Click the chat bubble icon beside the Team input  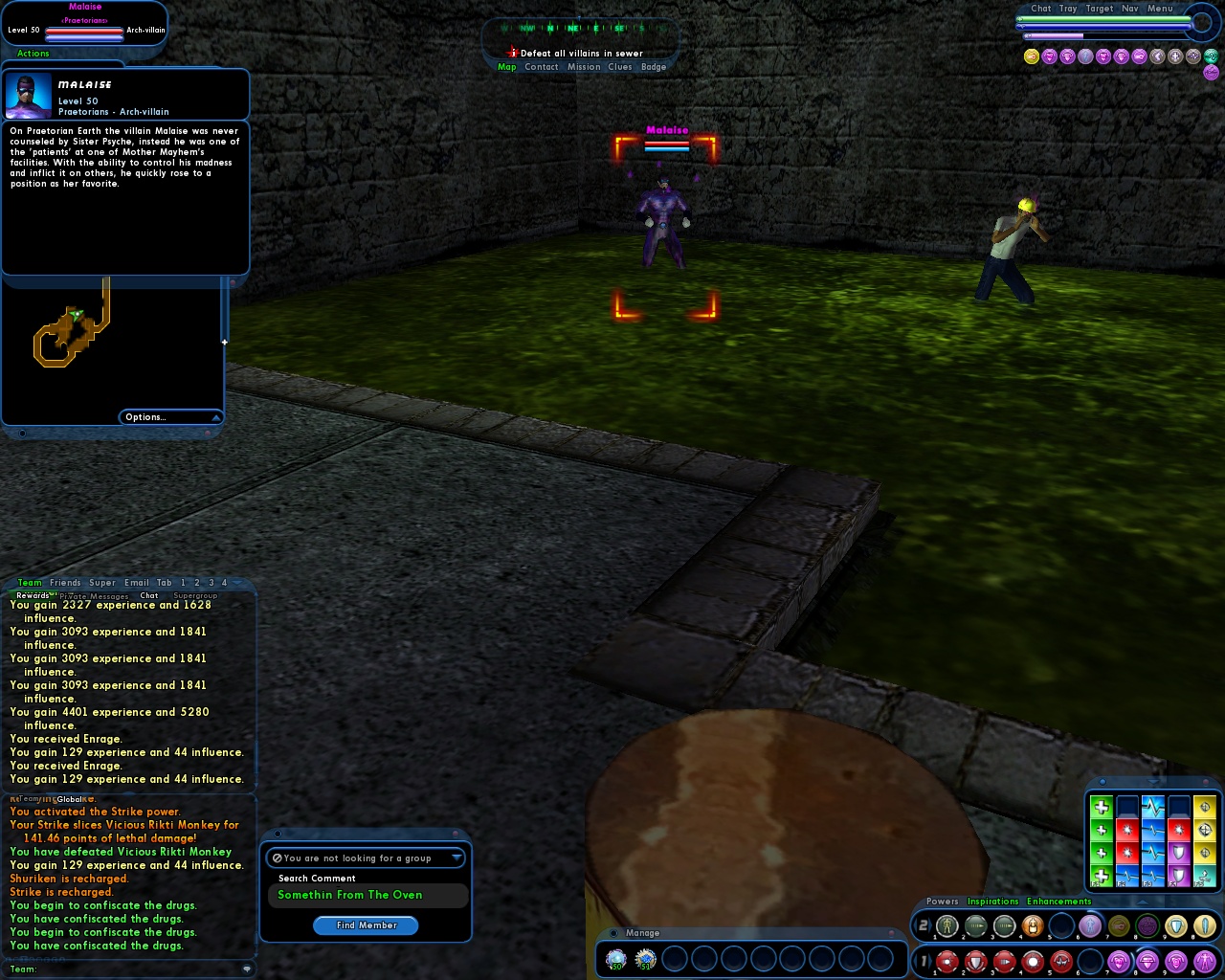click(x=247, y=969)
